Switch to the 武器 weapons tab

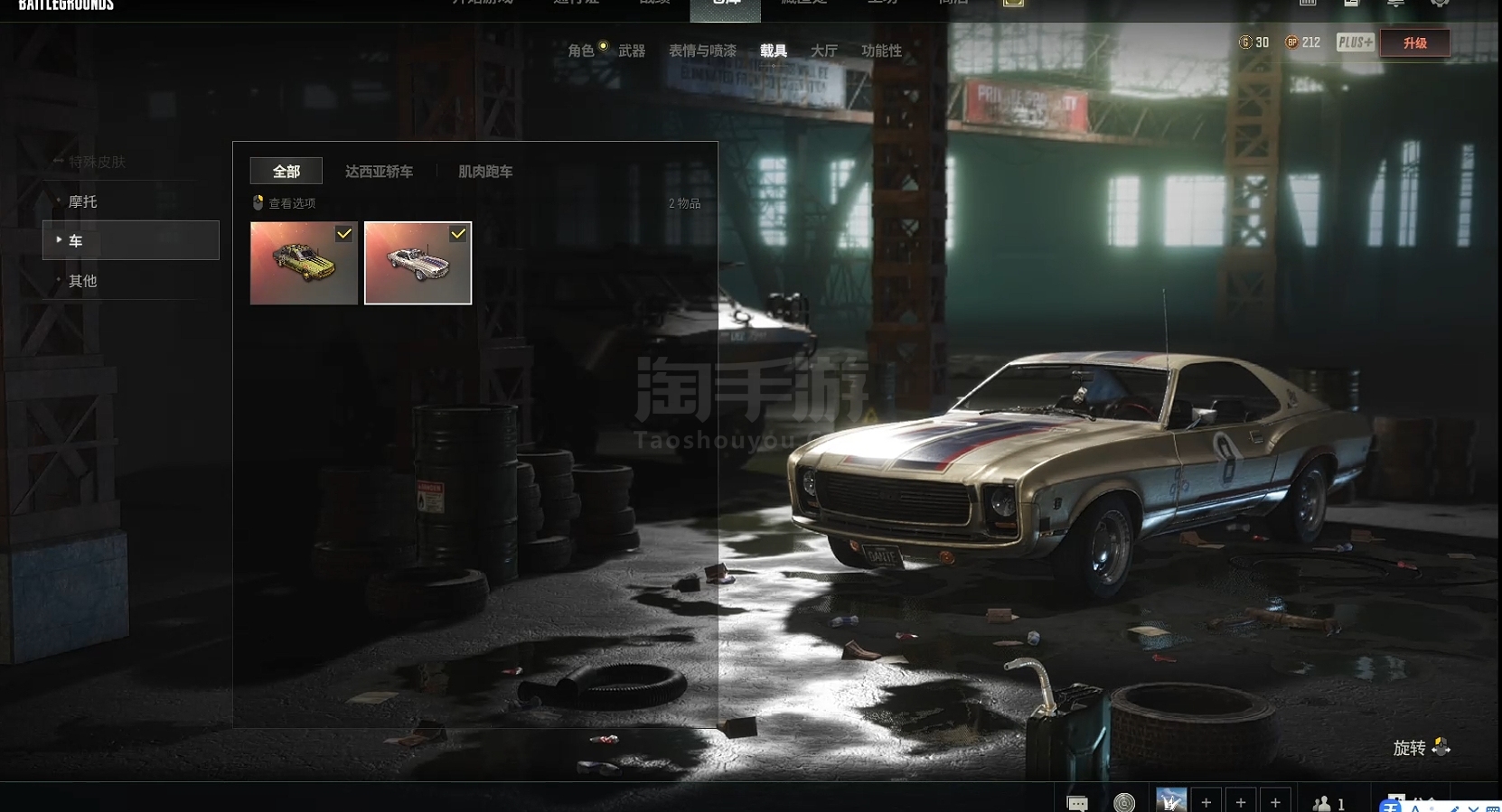pyautogui.click(x=632, y=51)
